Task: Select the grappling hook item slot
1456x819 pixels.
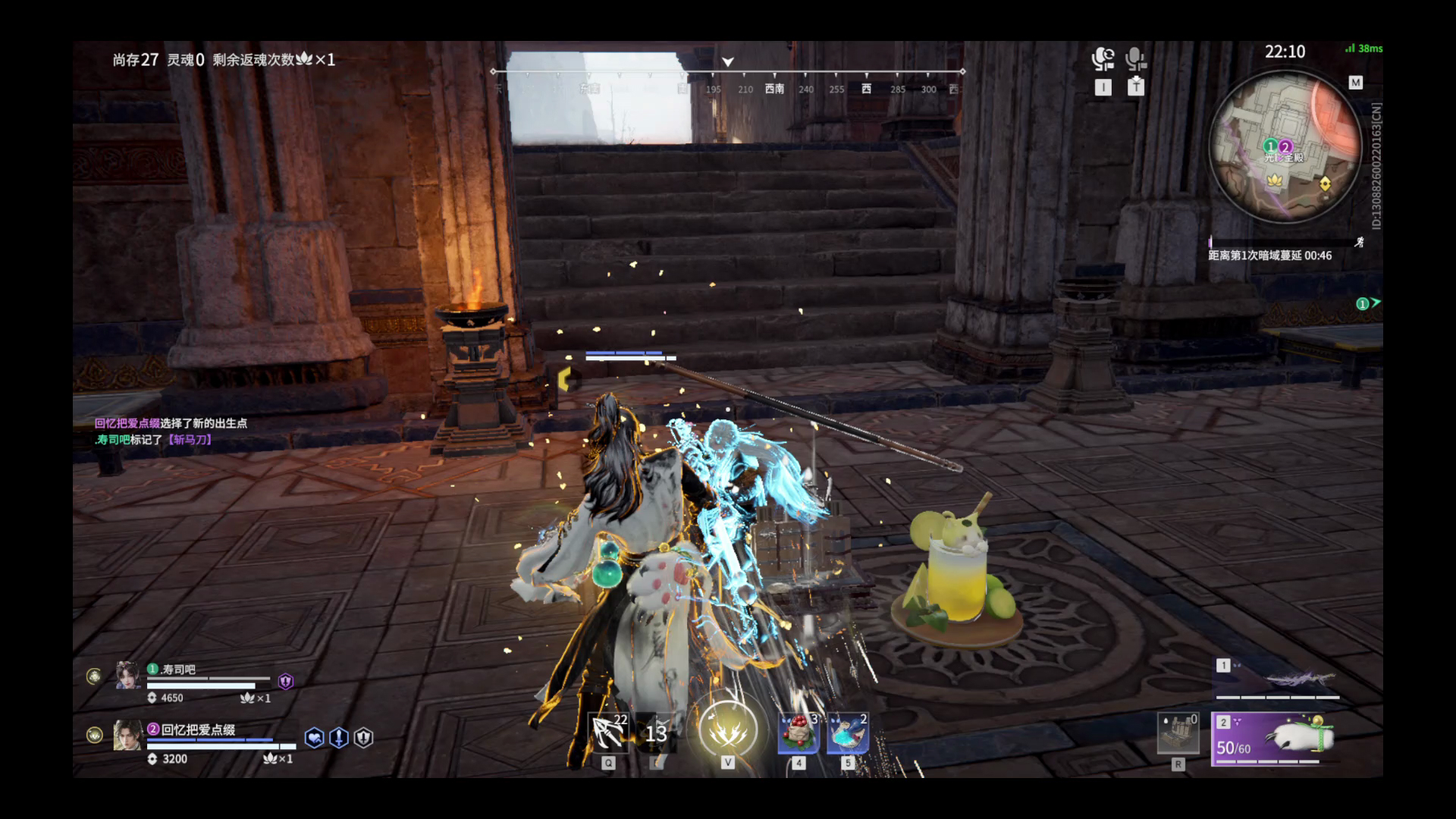Action: pos(608,733)
